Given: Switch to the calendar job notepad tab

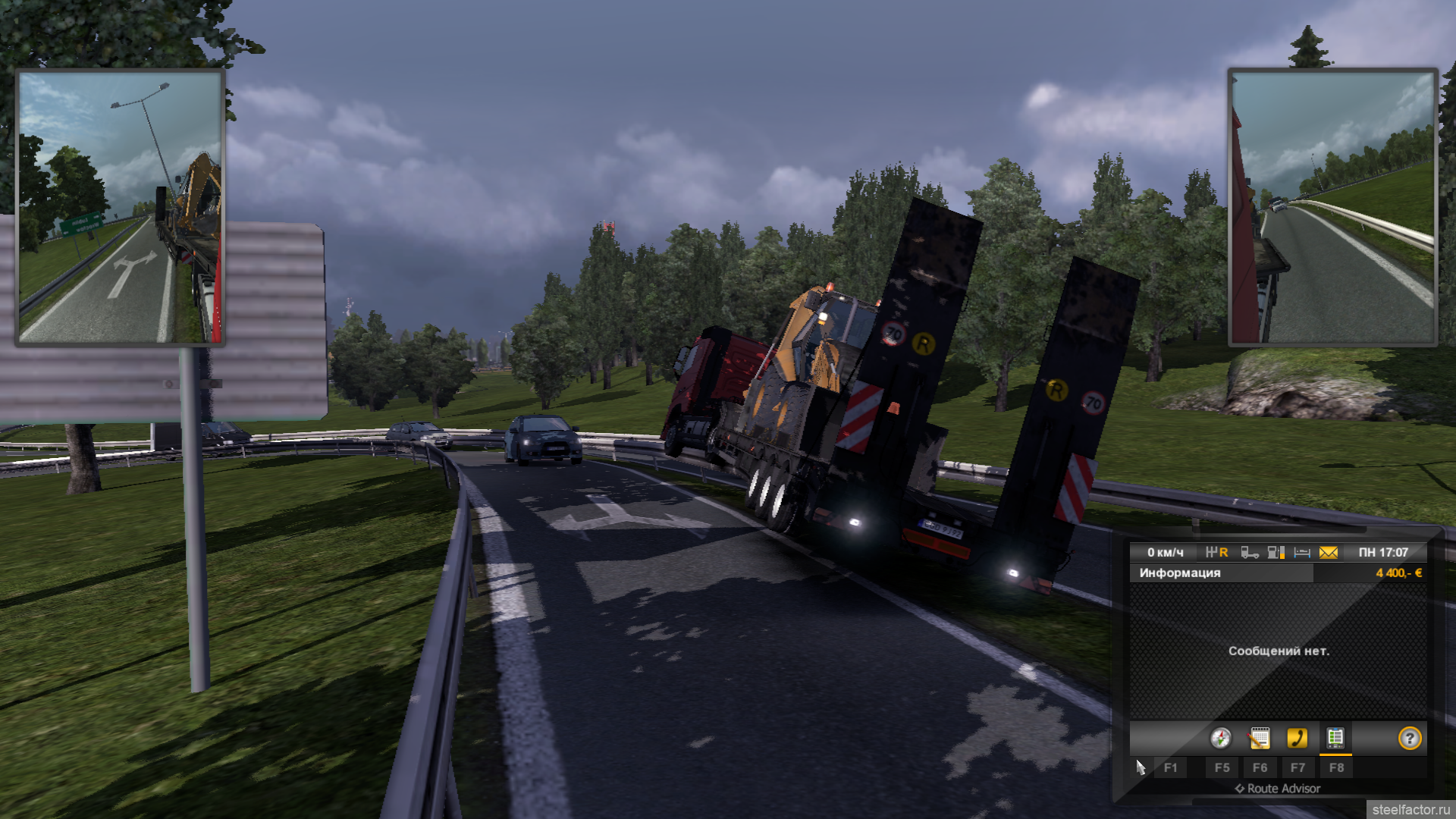Looking at the screenshot, I should (x=1259, y=738).
